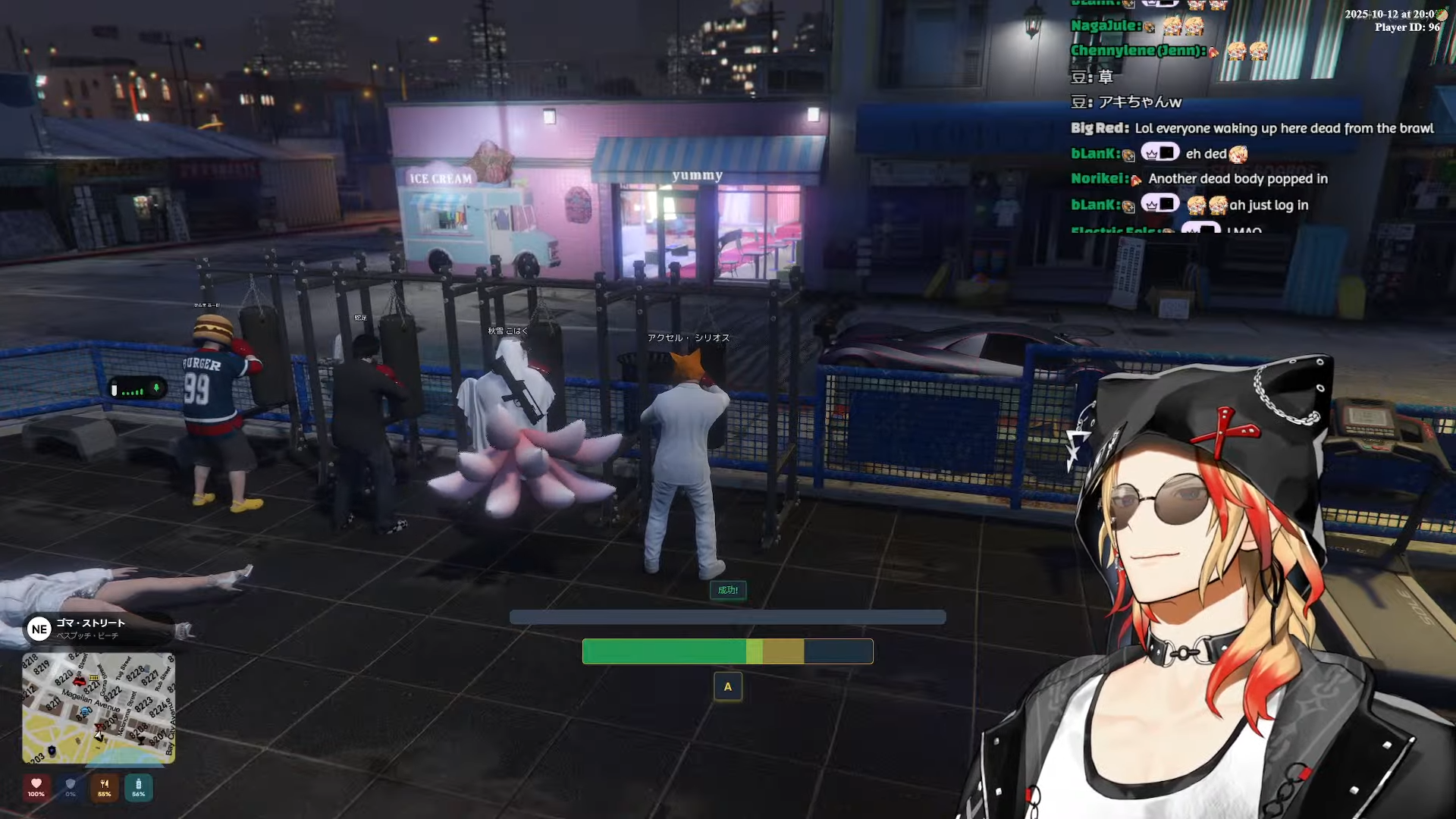The width and height of the screenshot is (1456, 819).
Task: Click the water bottle thirst icon
Action: coord(138,786)
